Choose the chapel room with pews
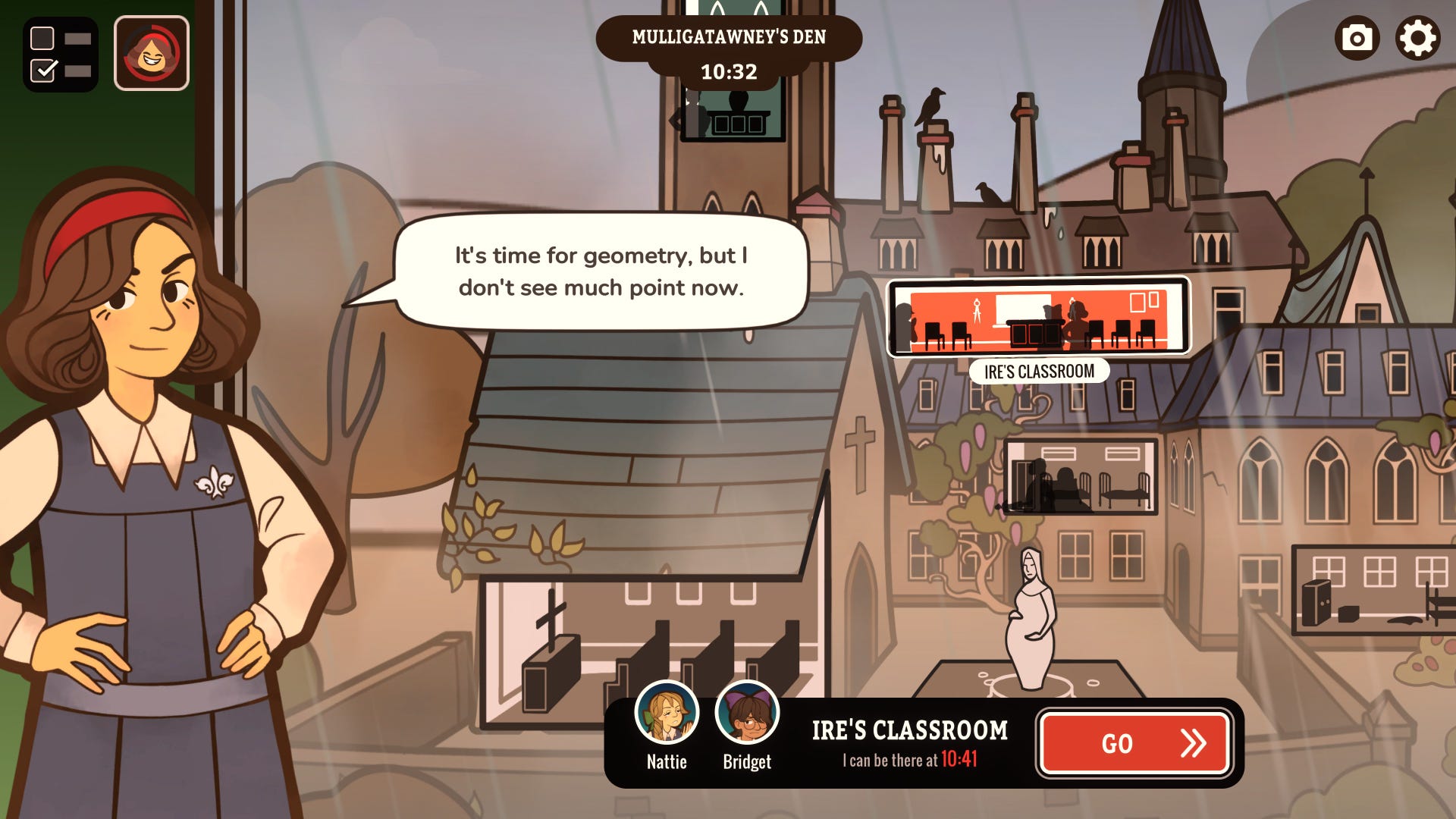 point(652,652)
